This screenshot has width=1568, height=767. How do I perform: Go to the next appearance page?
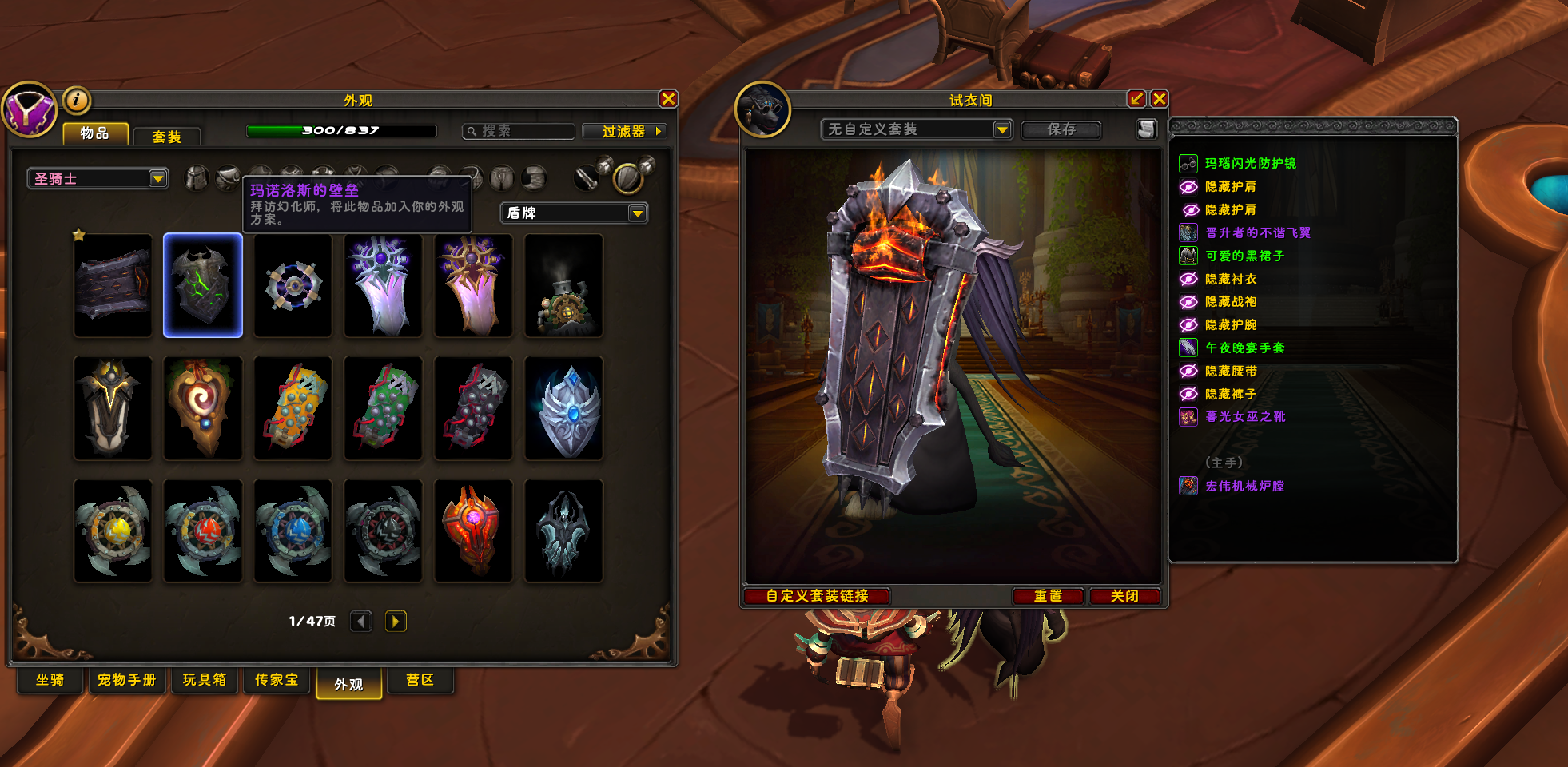(396, 621)
